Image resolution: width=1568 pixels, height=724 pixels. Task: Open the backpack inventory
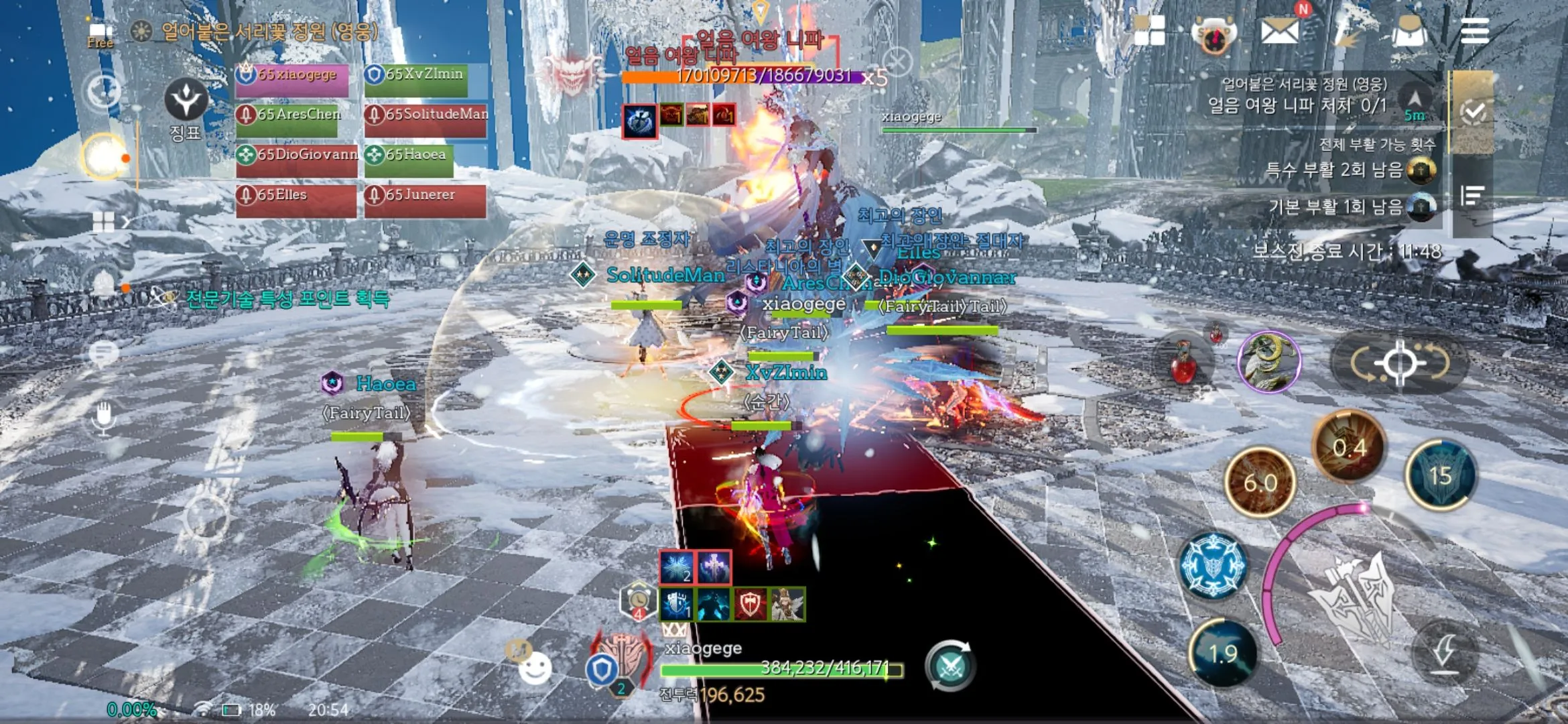(1409, 31)
